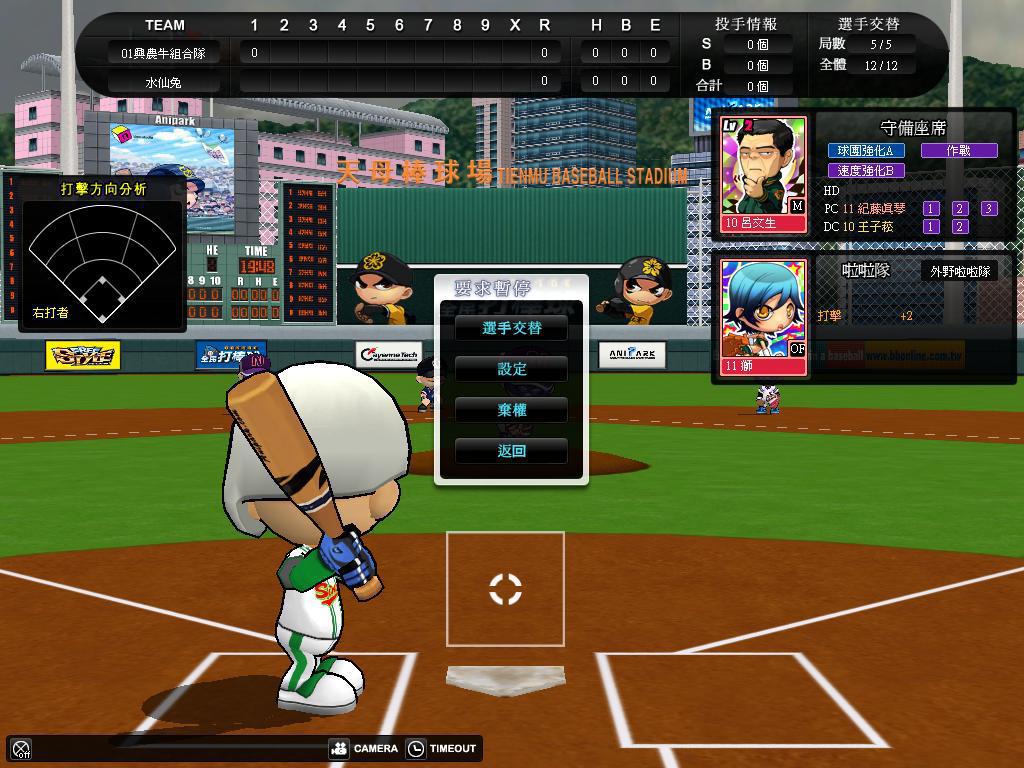Viewport: 1024px width, 768px height.
Task: Select the 球團強化A skill tag
Action: pos(866,151)
